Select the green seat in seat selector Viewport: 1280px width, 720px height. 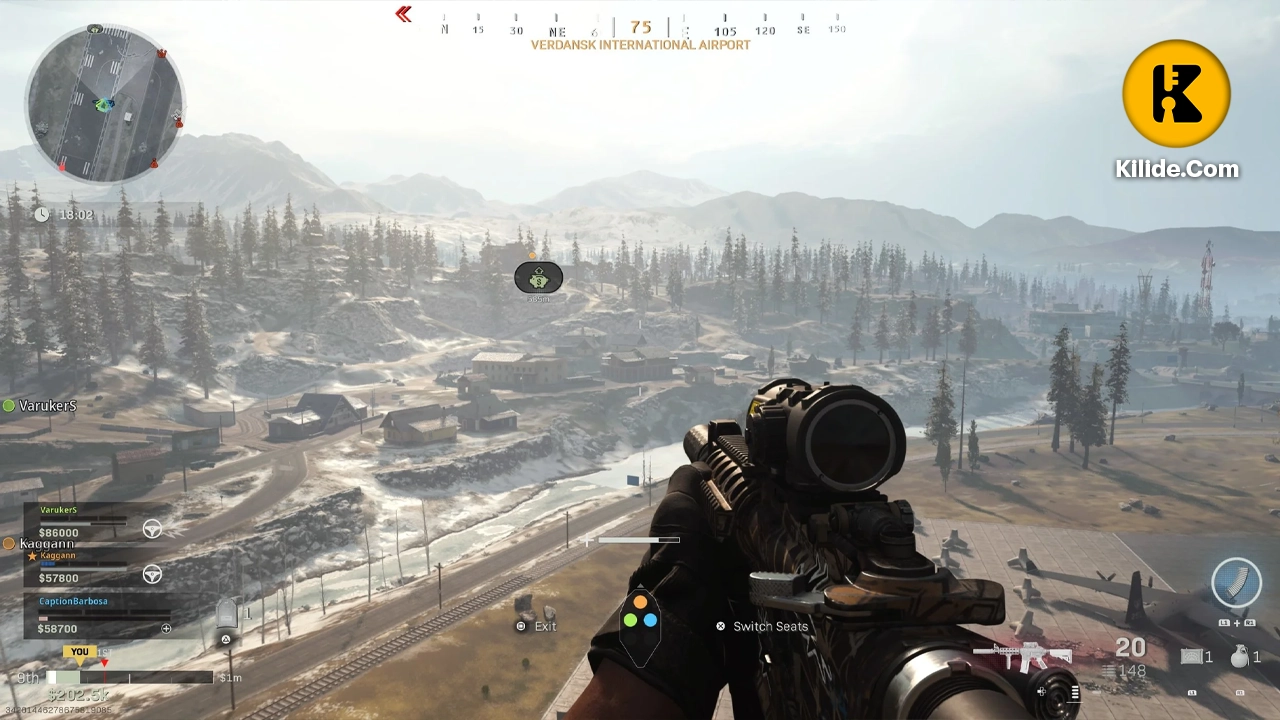pyautogui.click(x=630, y=620)
